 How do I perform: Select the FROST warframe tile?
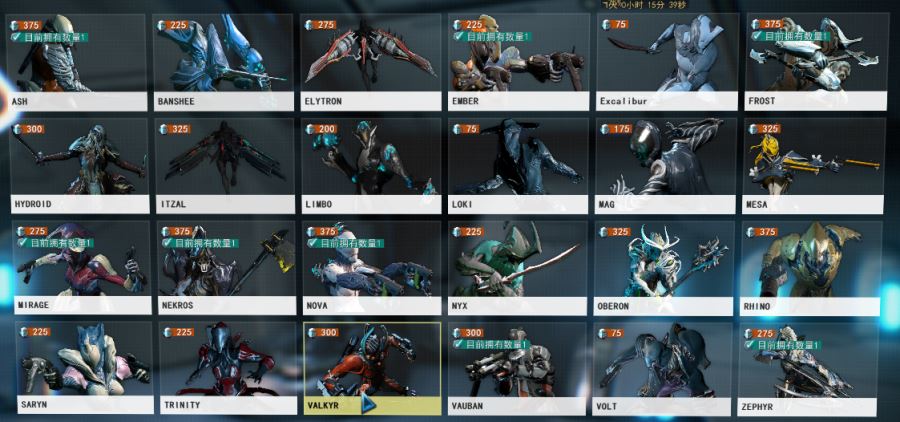814,62
